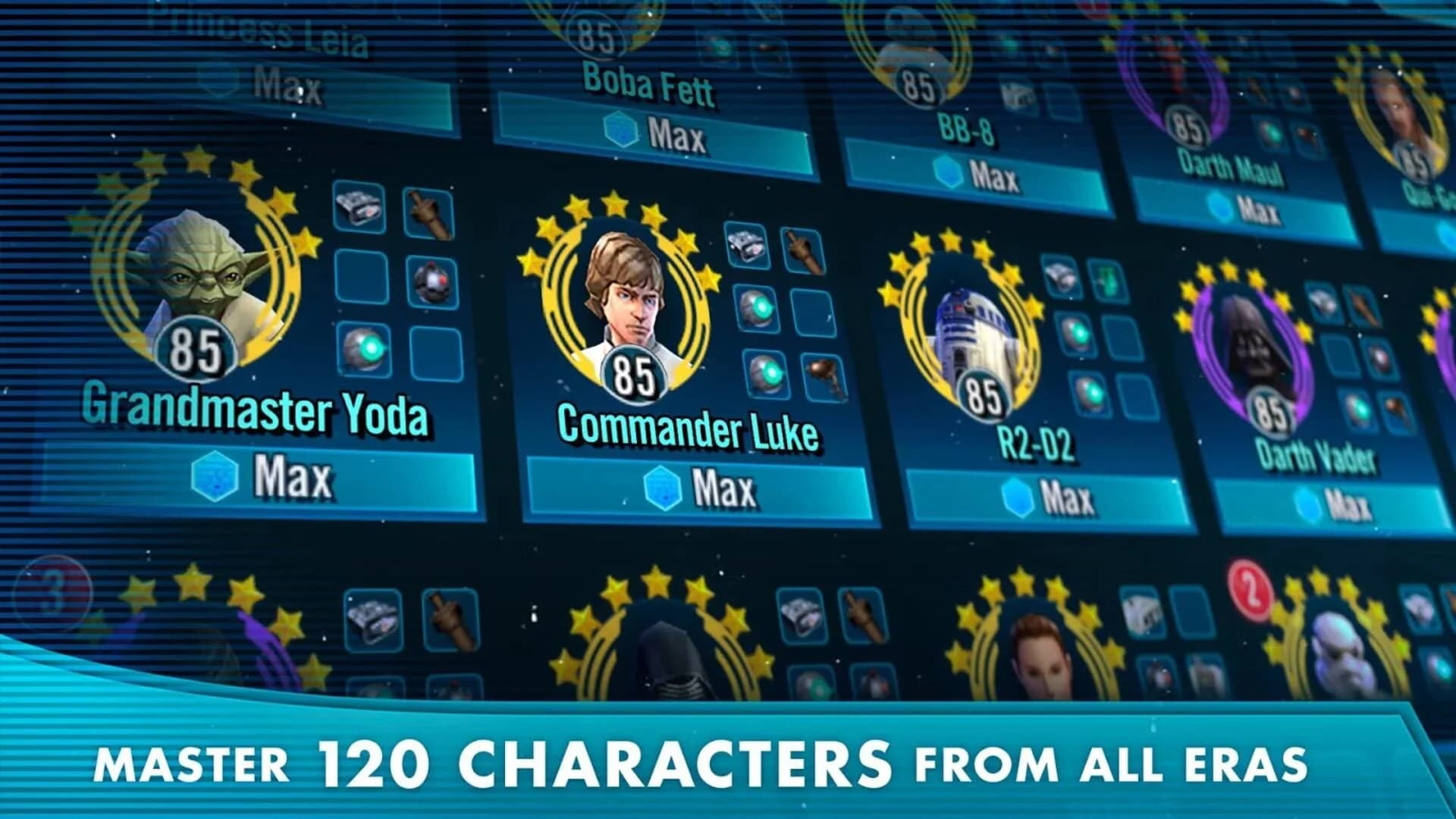Click the Boba Fett name label
The width and height of the screenshot is (1456, 819).
pyautogui.click(x=652, y=91)
